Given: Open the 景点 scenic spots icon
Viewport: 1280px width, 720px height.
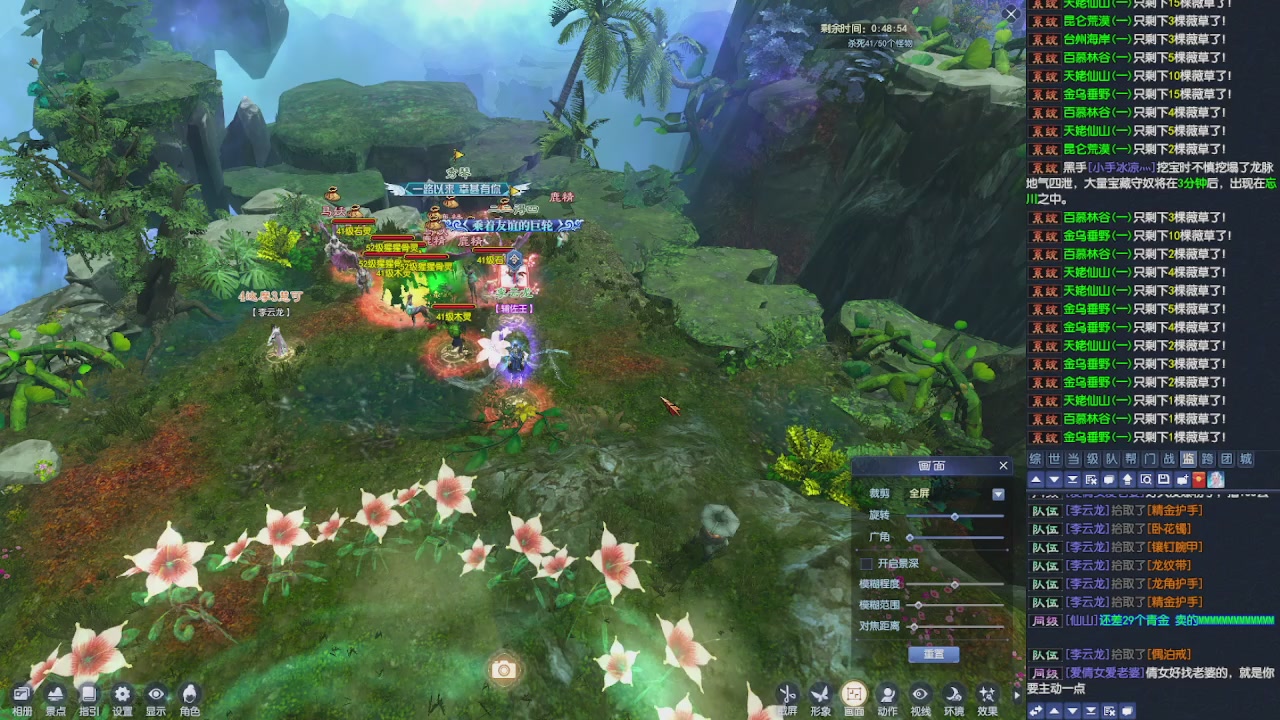Looking at the screenshot, I should 56,698.
